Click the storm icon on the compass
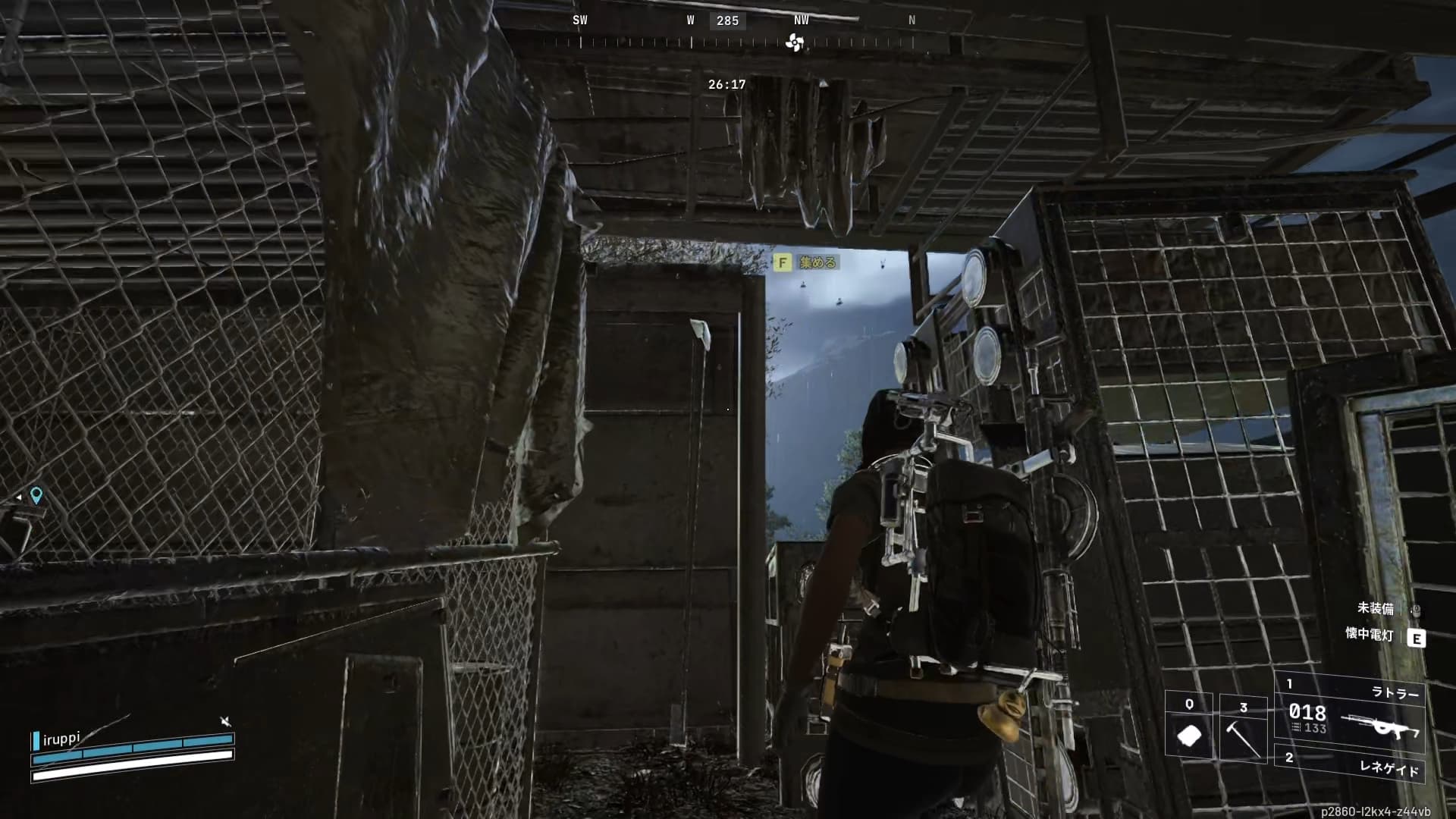This screenshot has width=1456, height=819. click(794, 43)
